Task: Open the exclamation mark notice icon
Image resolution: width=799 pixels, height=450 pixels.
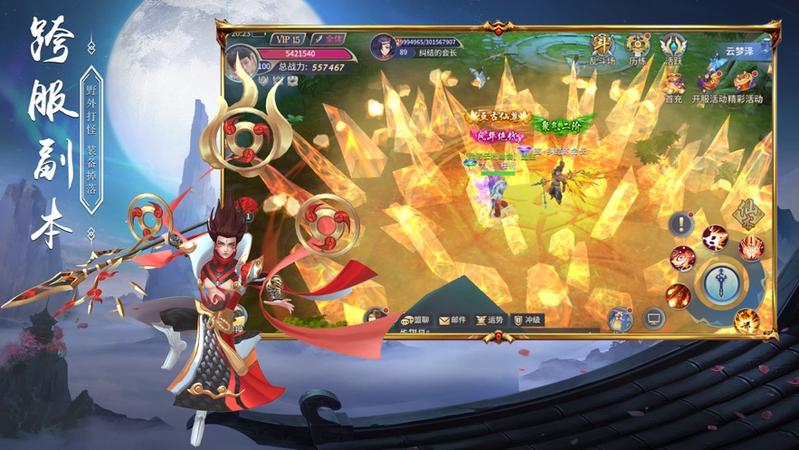Action: tap(681, 223)
